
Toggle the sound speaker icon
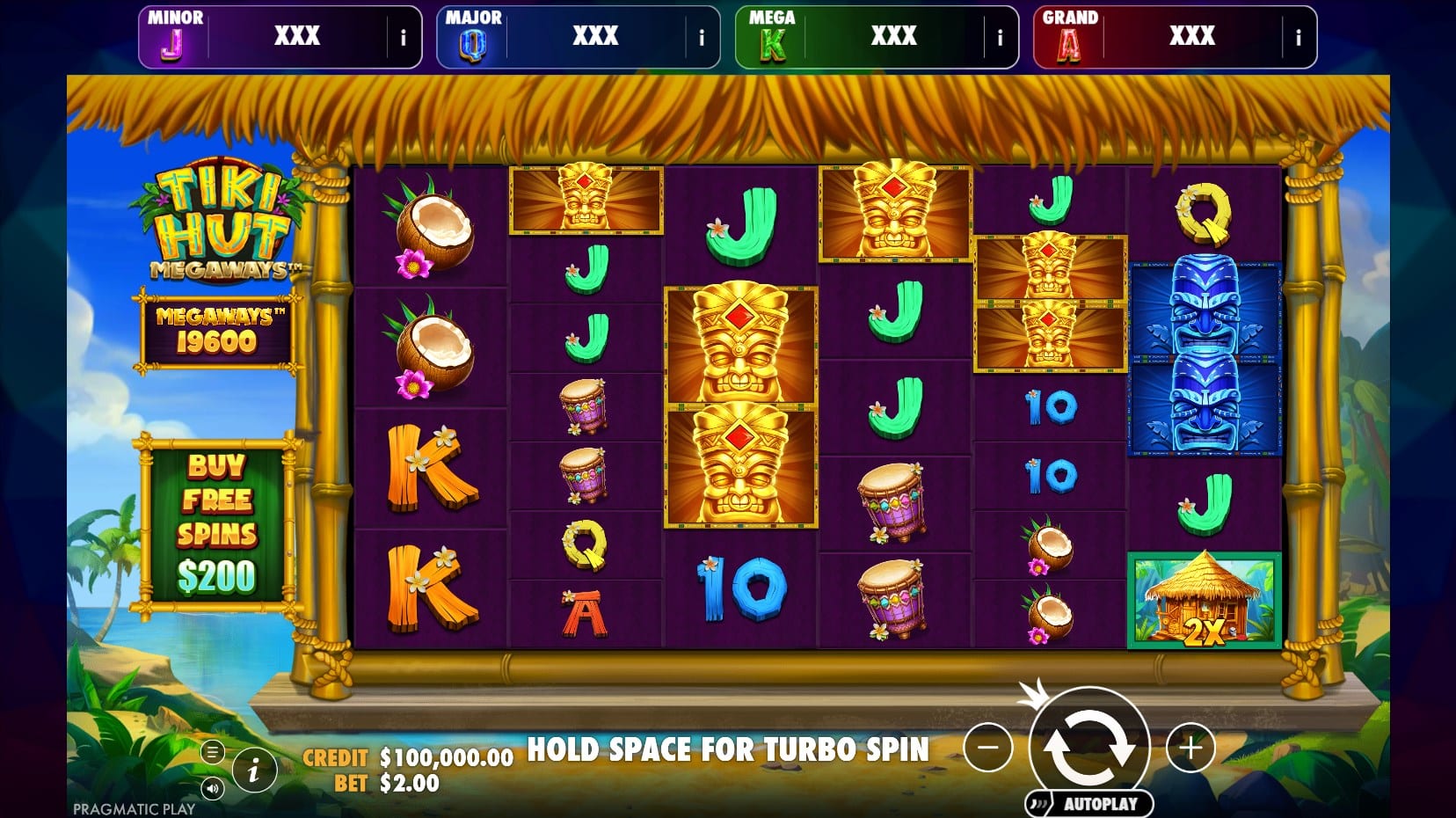pos(212,788)
